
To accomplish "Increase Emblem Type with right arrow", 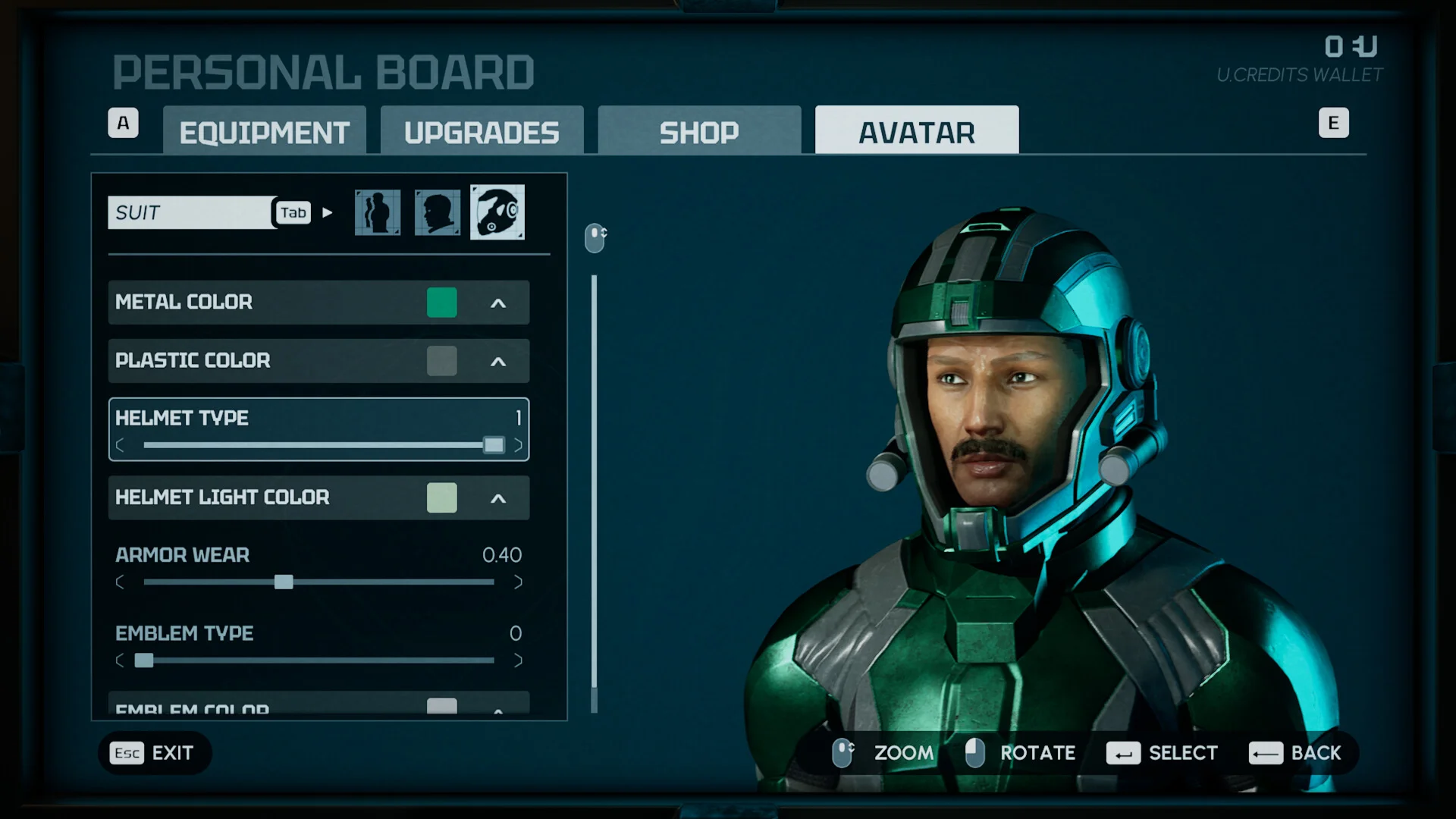I will 518,661.
